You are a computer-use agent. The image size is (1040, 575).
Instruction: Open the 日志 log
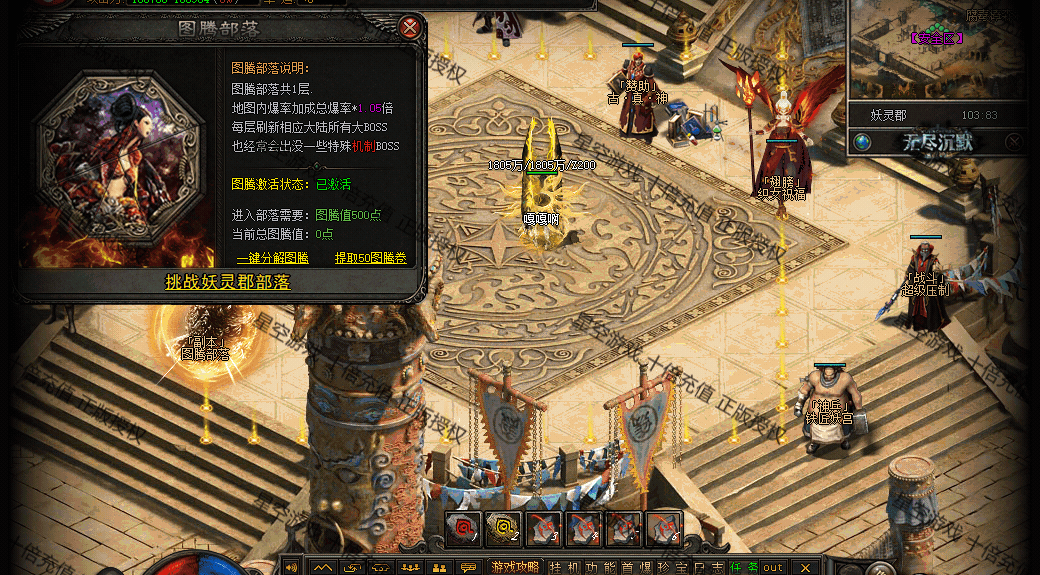tap(710, 567)
